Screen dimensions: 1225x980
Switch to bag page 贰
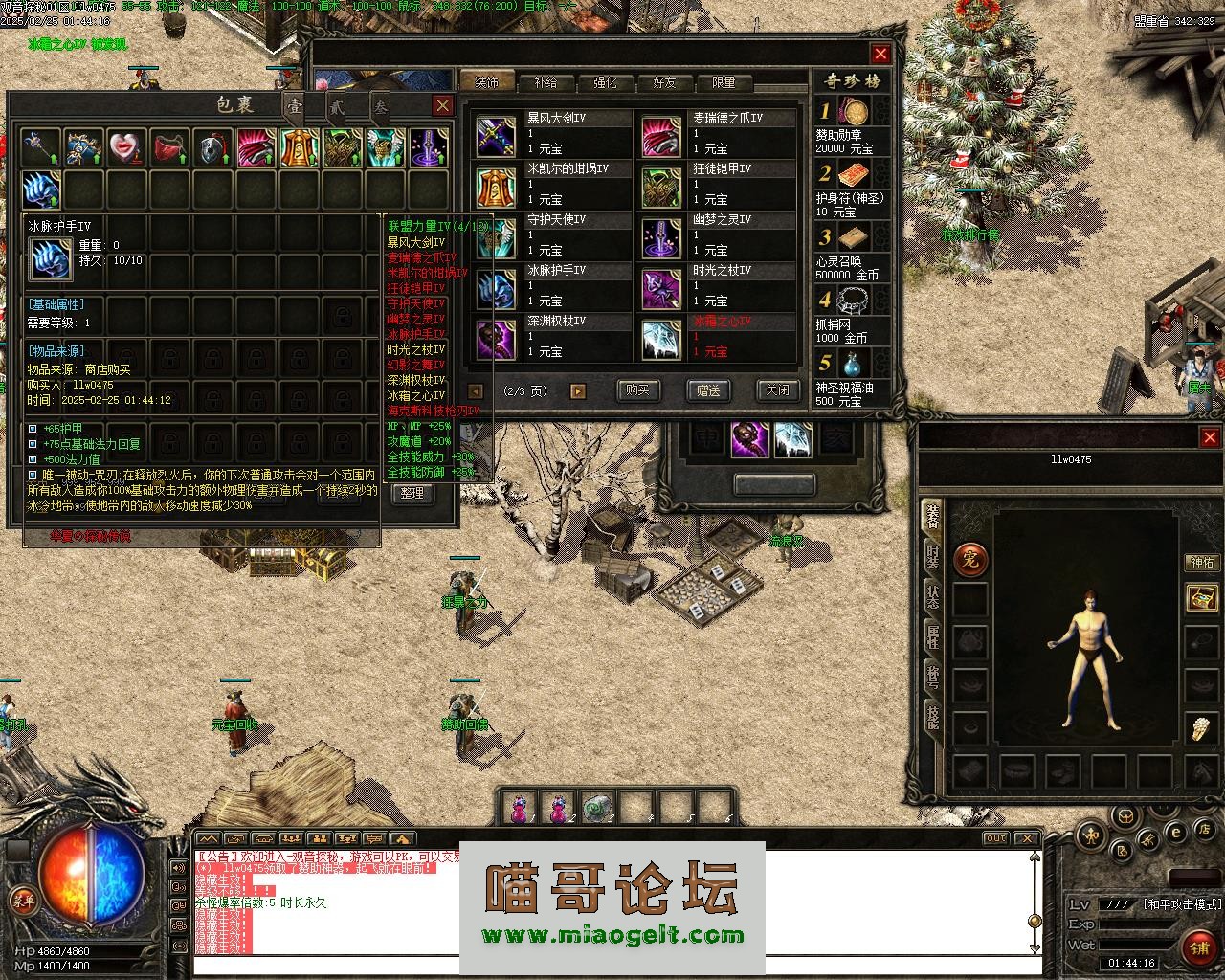[337, 106]
